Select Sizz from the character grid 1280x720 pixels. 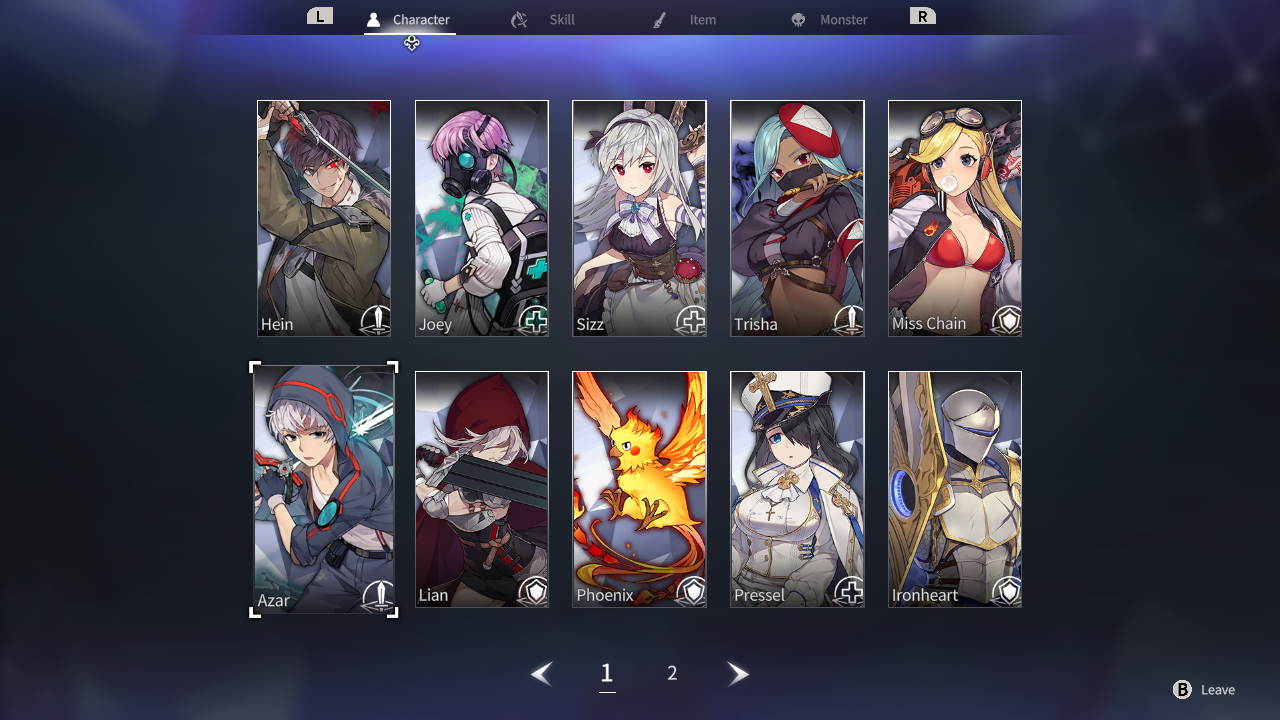639,218
